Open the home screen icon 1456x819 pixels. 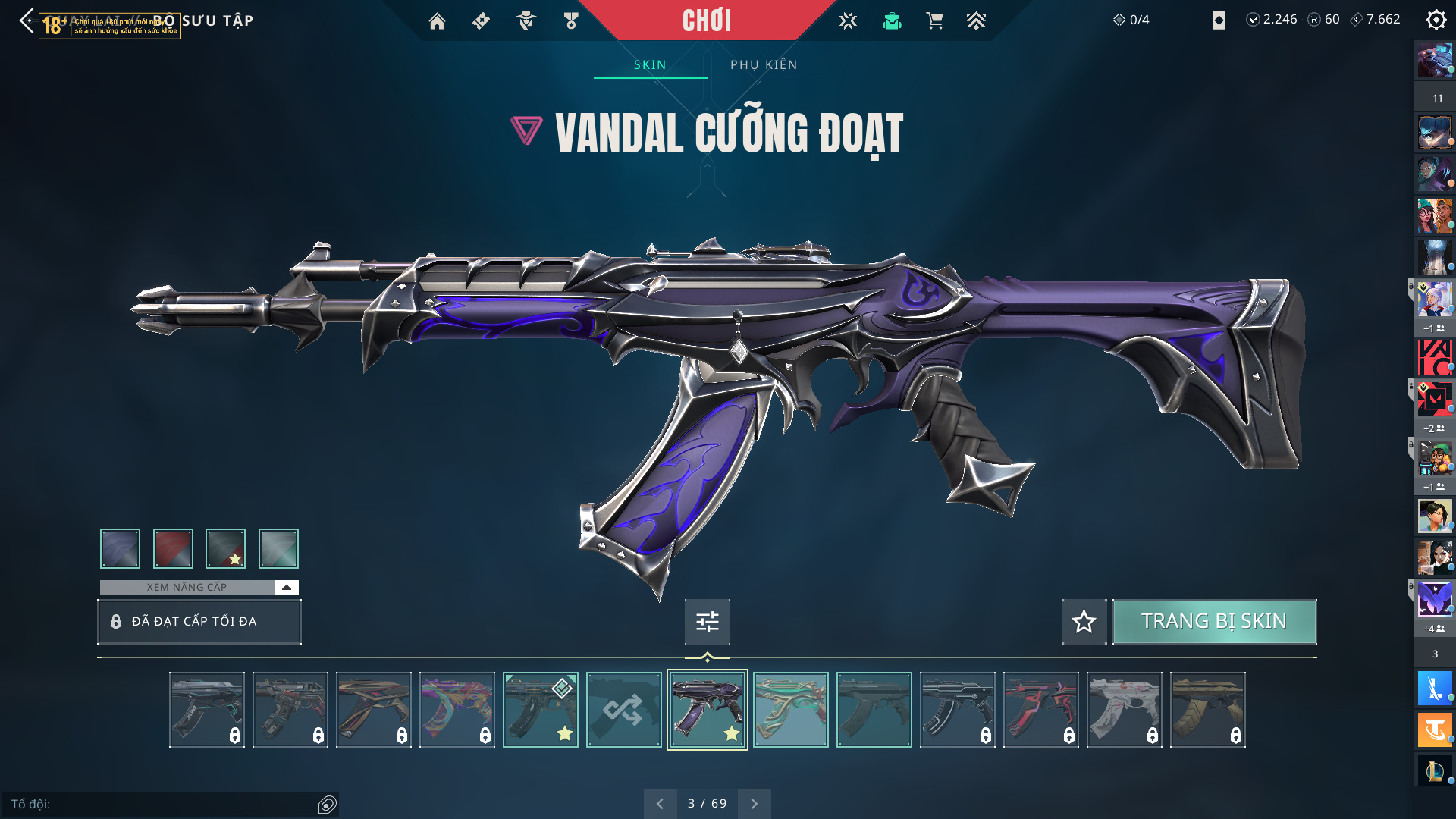[x=437, y=21]
